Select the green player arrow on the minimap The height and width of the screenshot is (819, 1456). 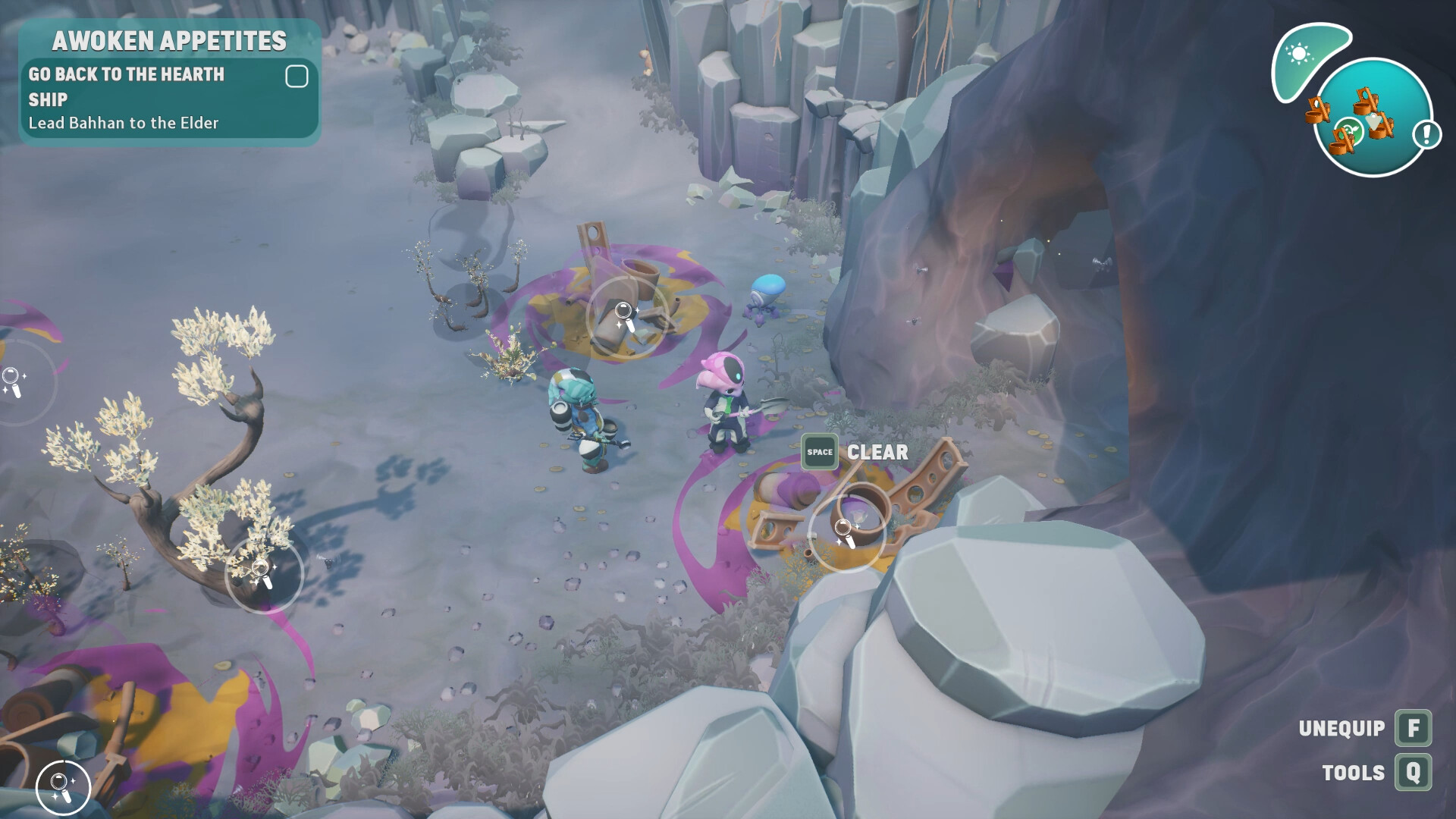pos(1349,130)
